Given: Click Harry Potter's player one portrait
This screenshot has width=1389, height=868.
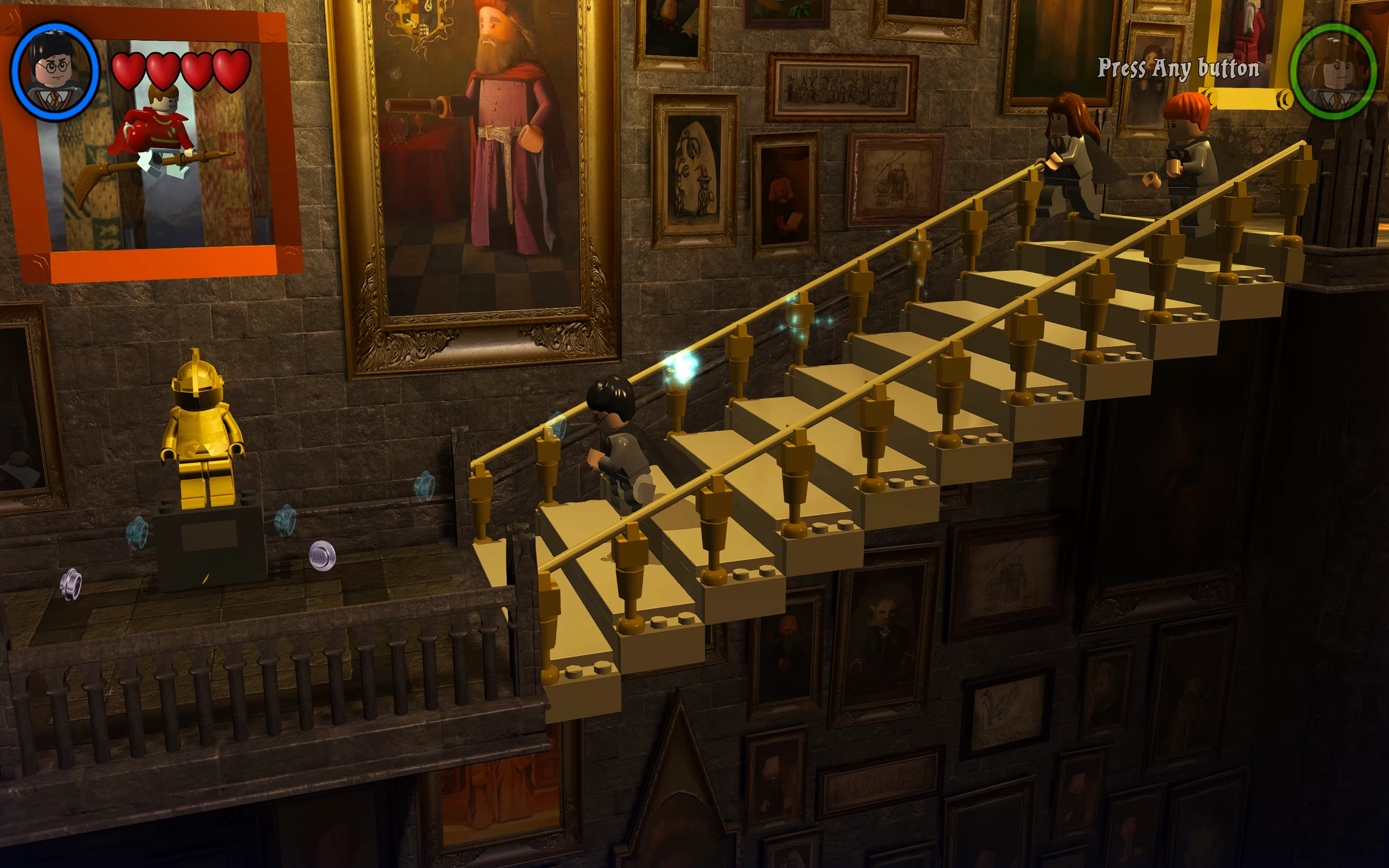Looking at the screenshot, I should pos(55,72).
